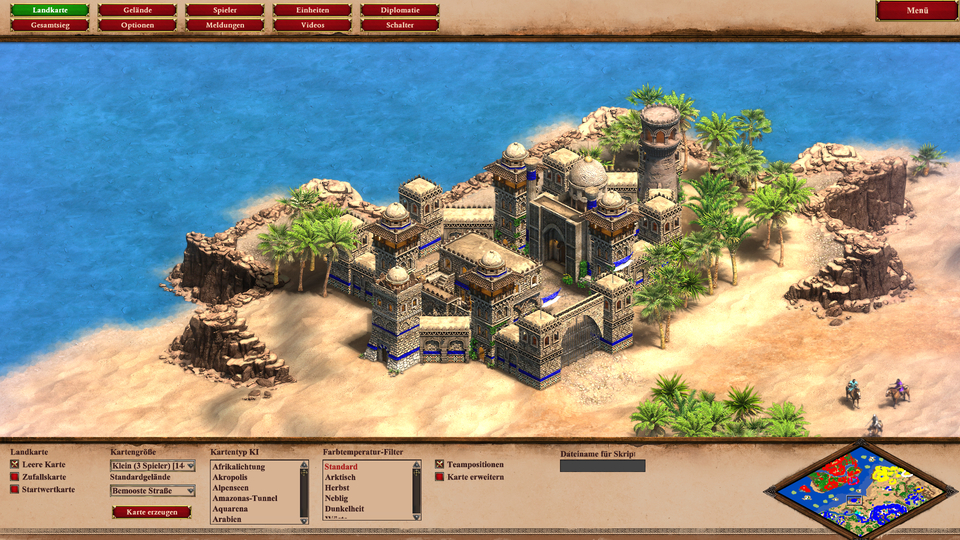960x540 pixels.
Task: Switch to the Spieler tab
Action: [225, 11]
